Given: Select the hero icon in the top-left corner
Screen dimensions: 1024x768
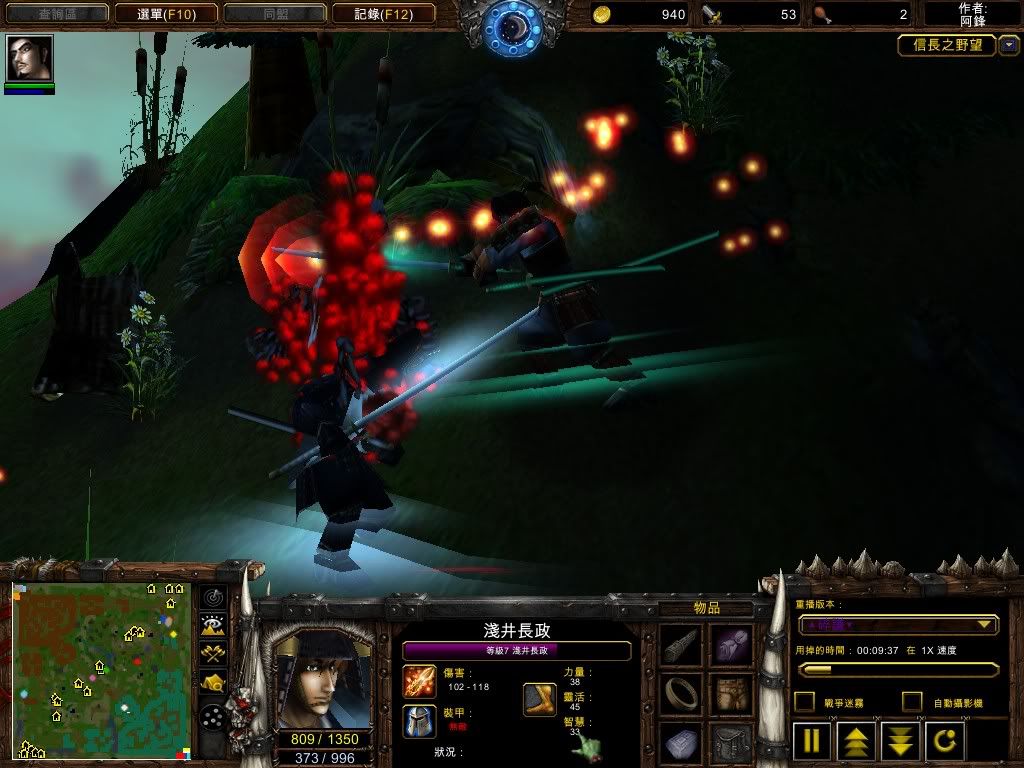Looking at the screenshot, I should [29, 58].
